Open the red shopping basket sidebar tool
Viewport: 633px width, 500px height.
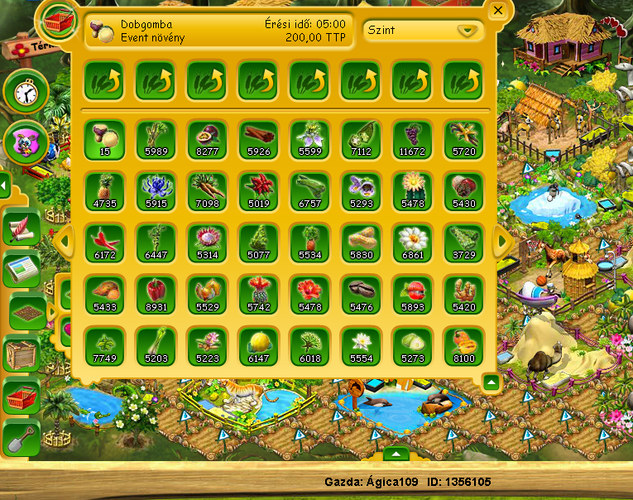click(x=22, y=396)
